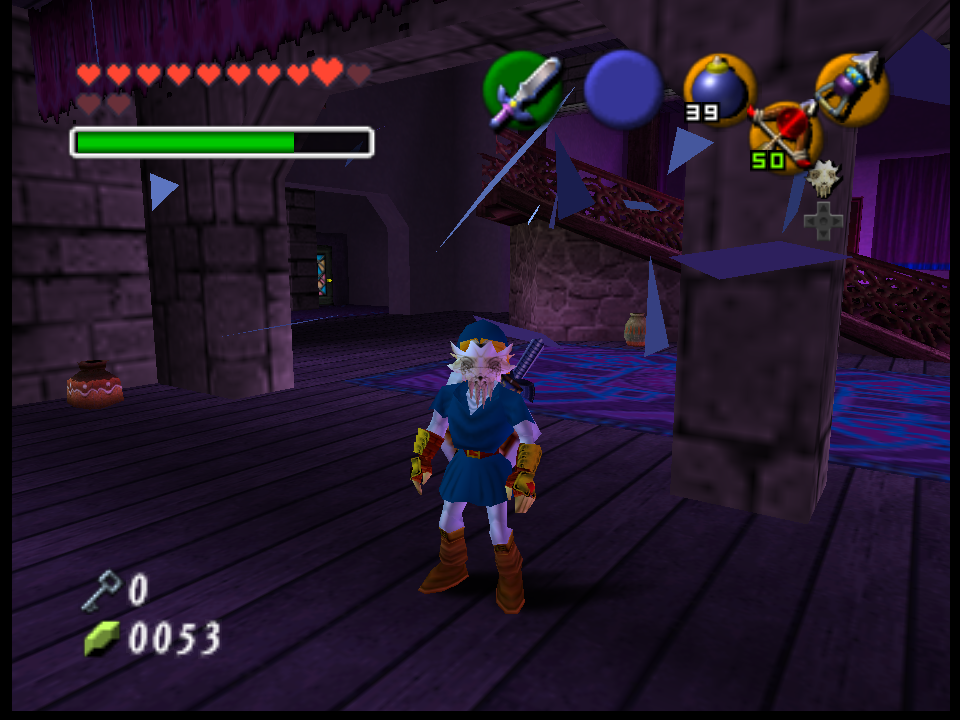The width and height of the screenshot is (960, 720).
Task: Select the sword icon on the green button
Action: coord(522,91)
